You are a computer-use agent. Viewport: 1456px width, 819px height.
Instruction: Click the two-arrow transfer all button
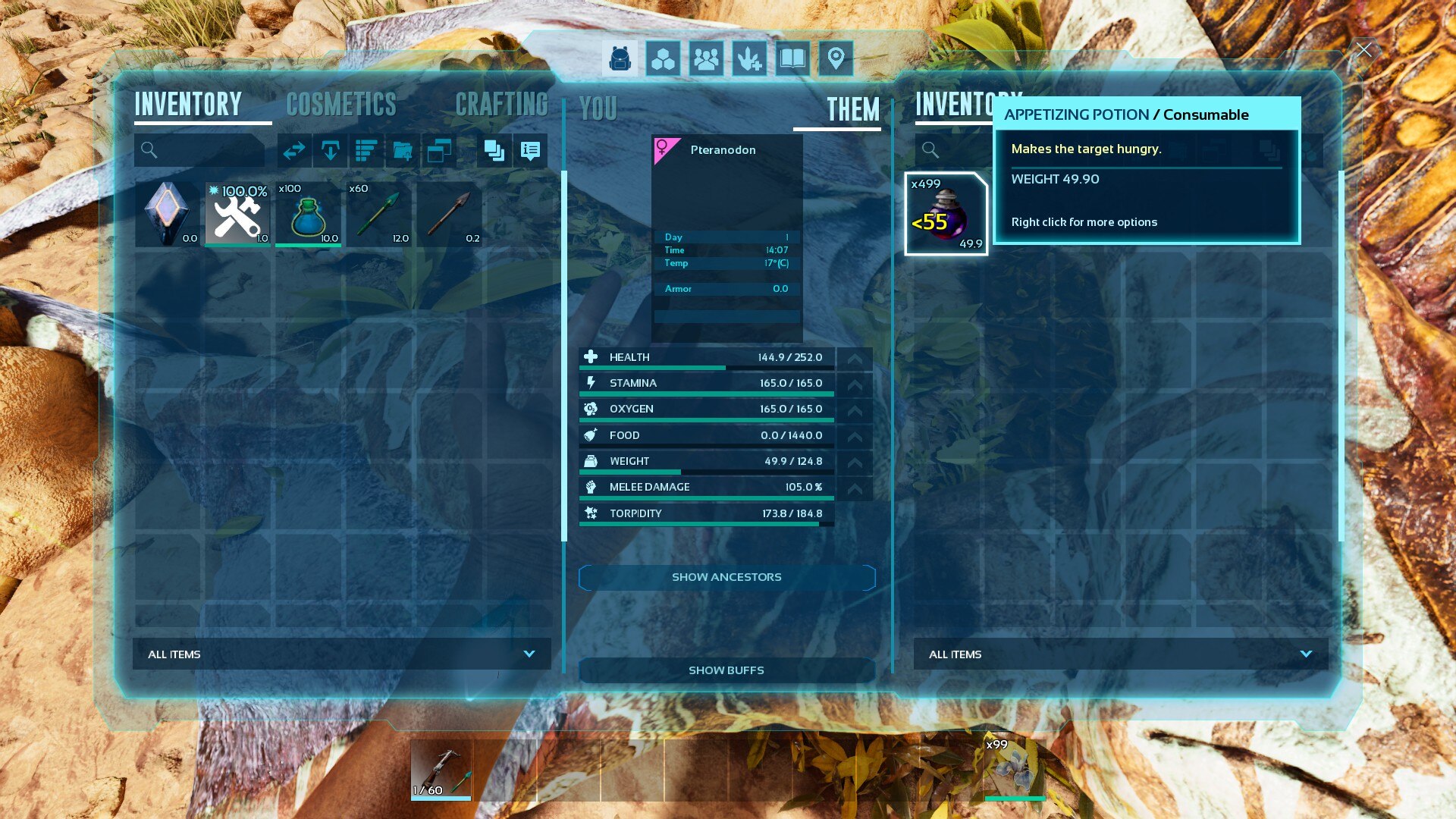tap(293, 151)
